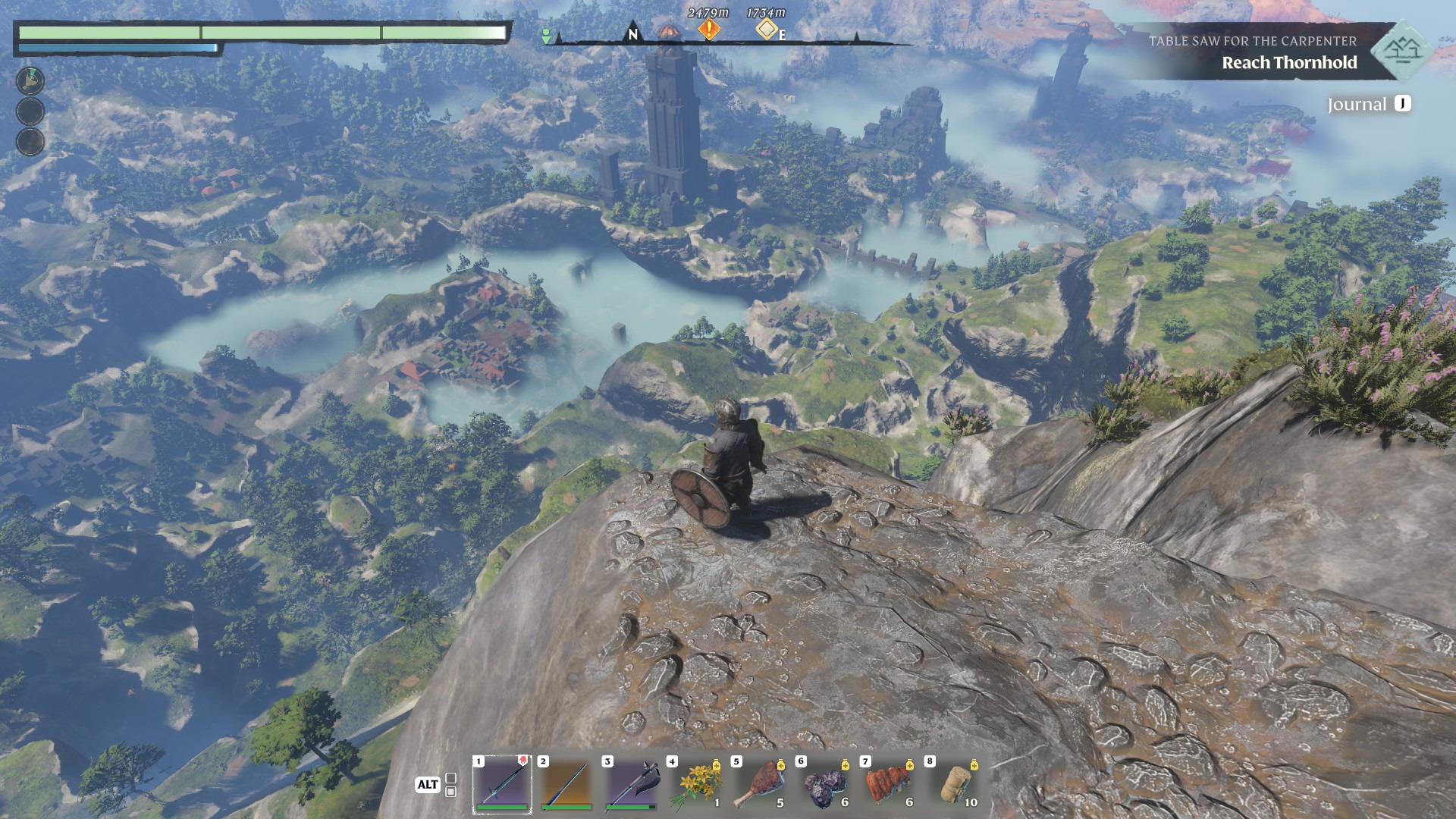Use the bandage roll in slot 8
1456x819 pixels.
[x=953, y=784]
